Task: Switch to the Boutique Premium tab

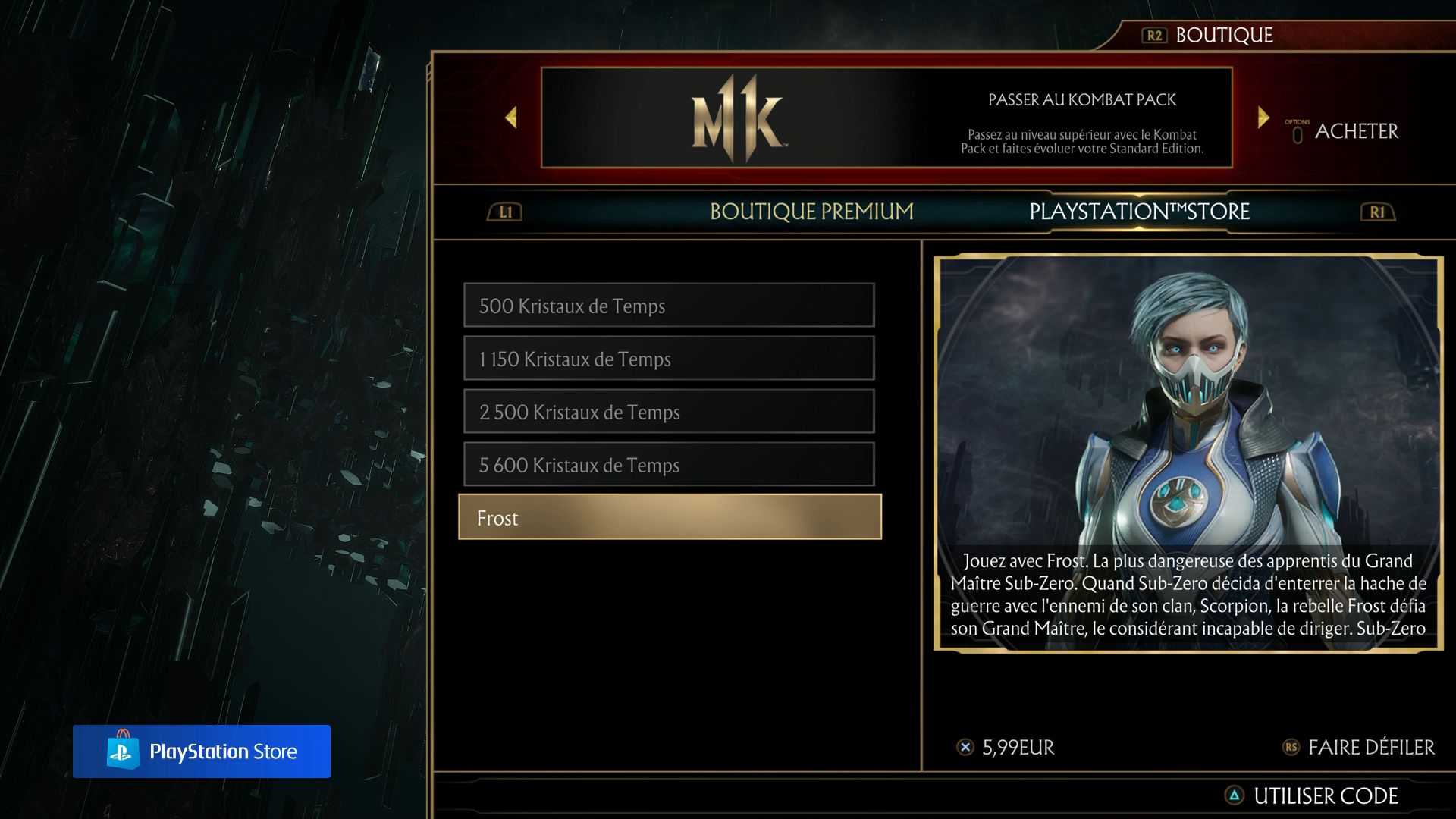Action: point(811,212)
